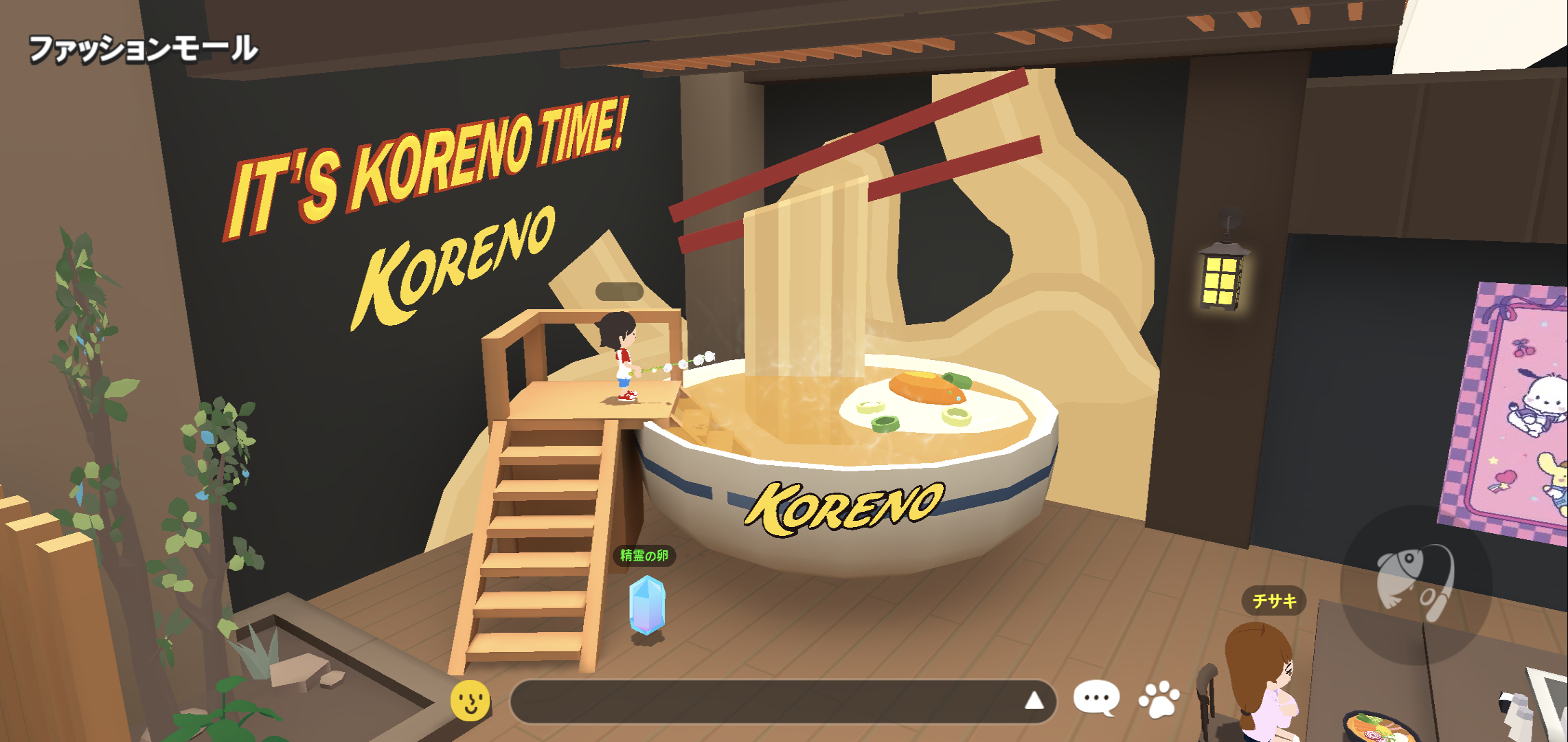Click the chat text input bar
The image size is (1568, 742).
pos(762,701)
